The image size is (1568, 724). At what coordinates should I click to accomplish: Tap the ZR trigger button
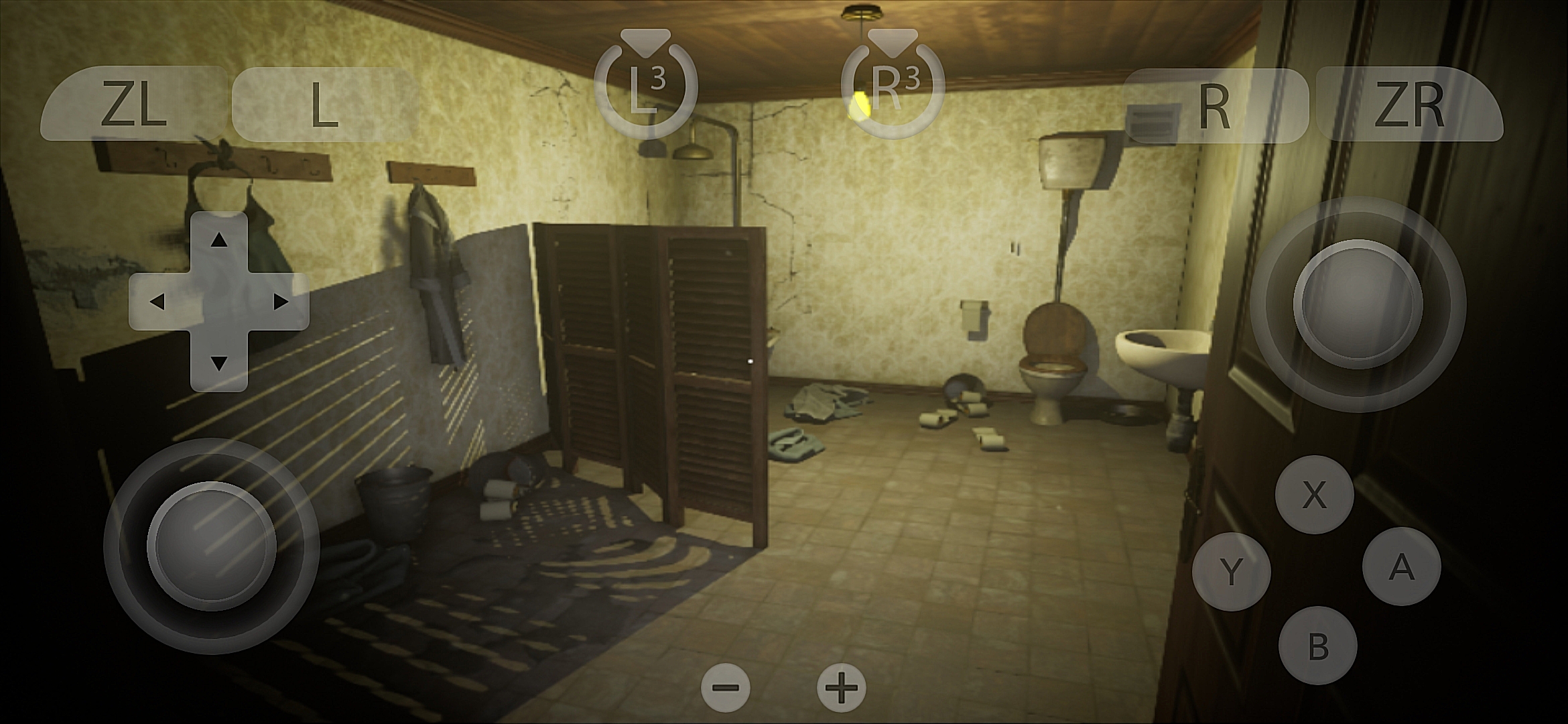point(1409,106)
